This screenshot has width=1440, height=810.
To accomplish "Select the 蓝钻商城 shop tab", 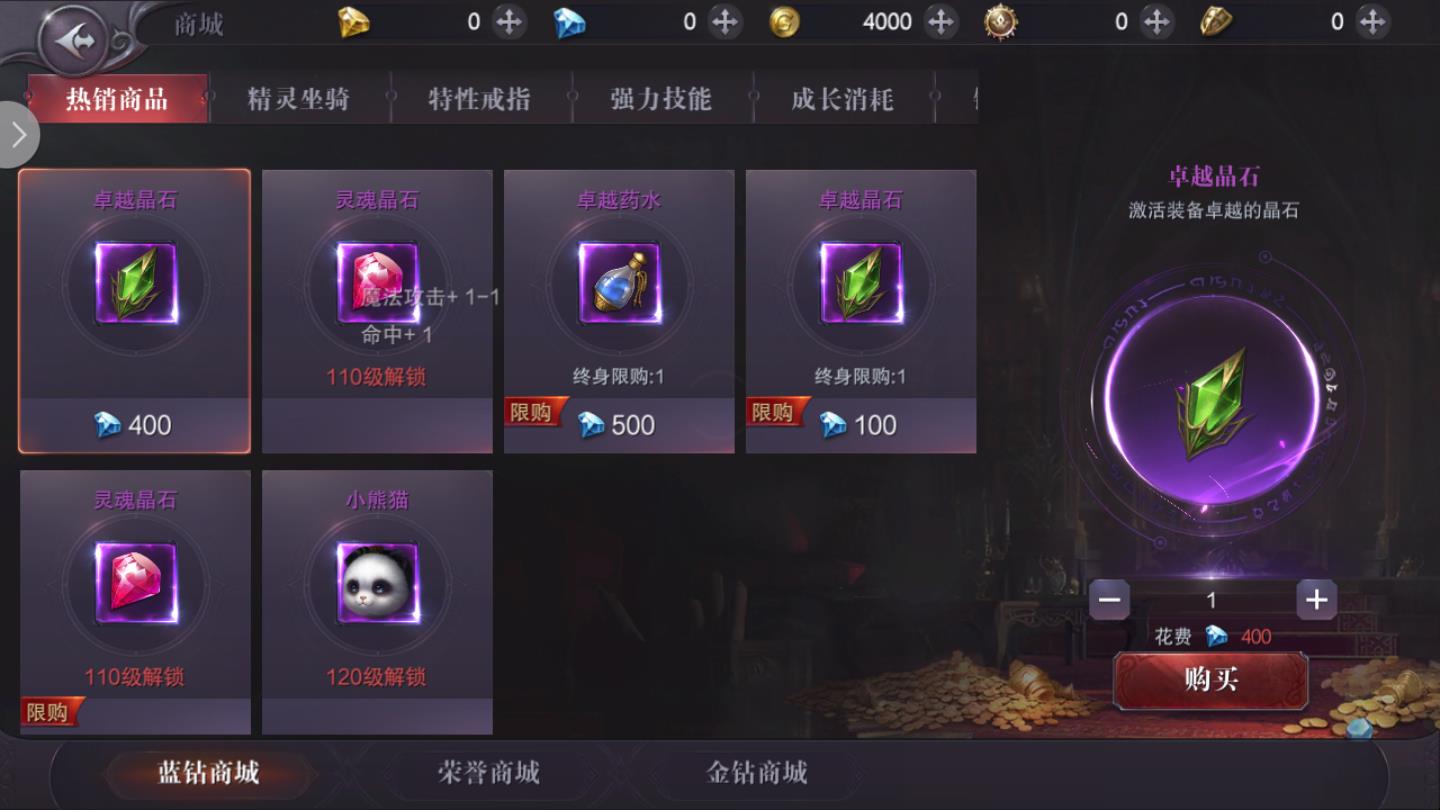I will pyautogui.click(x=209, y=772).
